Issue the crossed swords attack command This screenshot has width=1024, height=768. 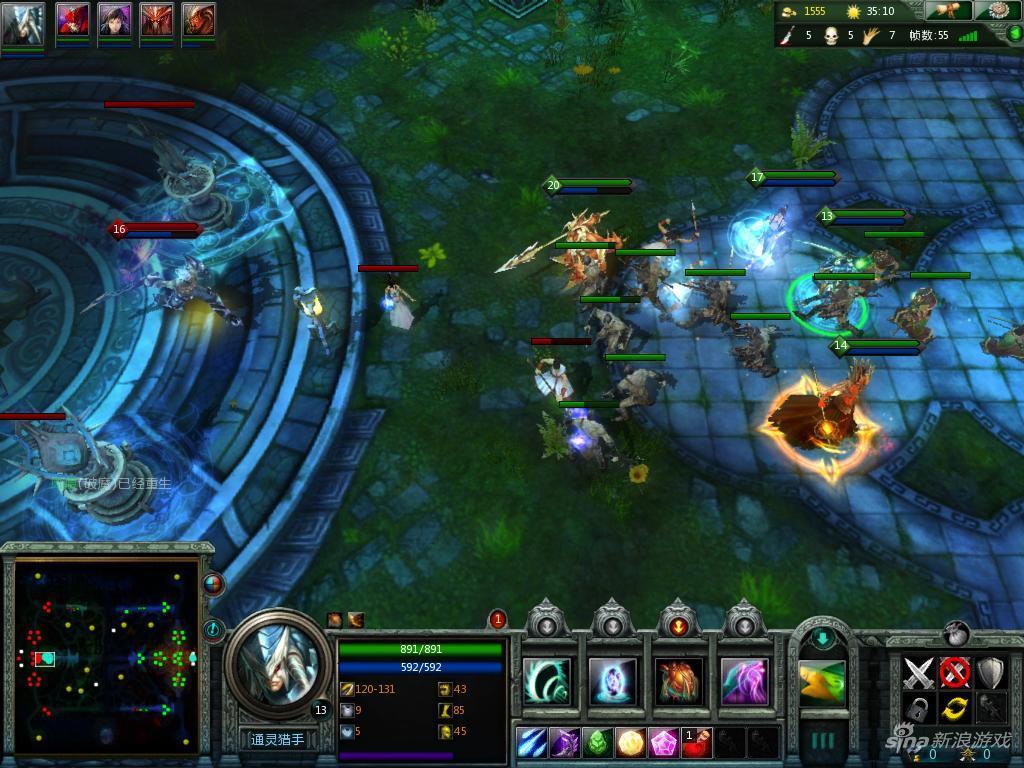pos(918,672)
